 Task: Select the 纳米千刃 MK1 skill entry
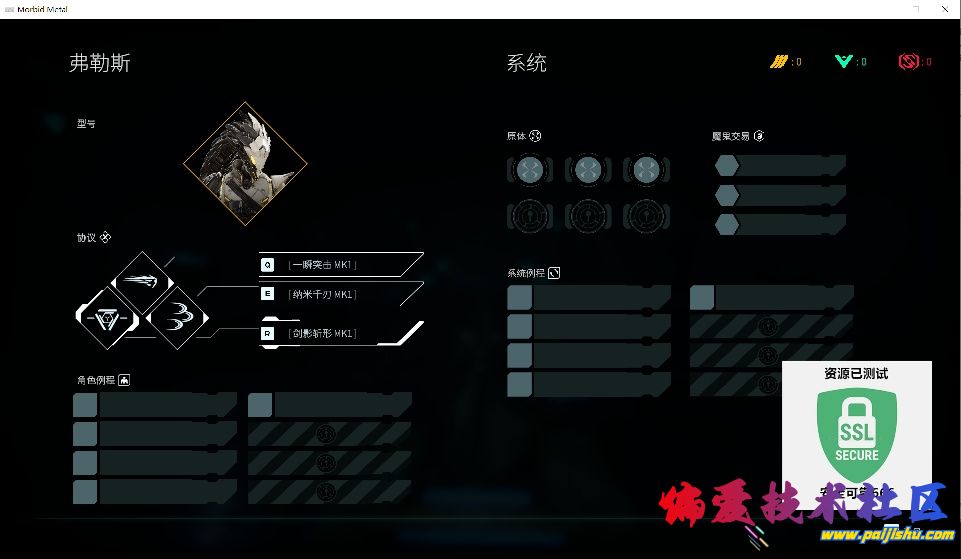pyautogui.click(x=336, y=294)
